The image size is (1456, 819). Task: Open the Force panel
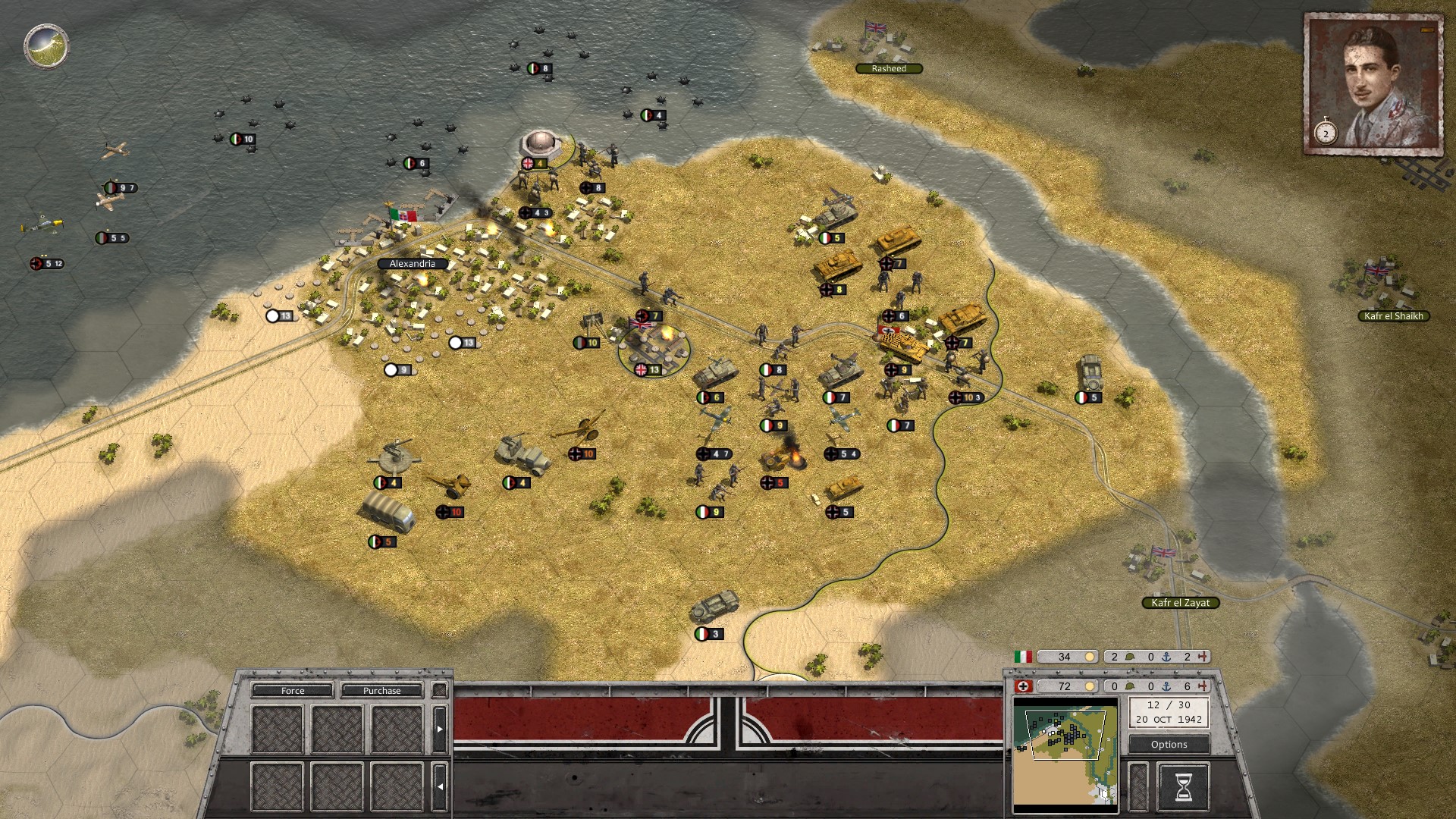[293, 691]
